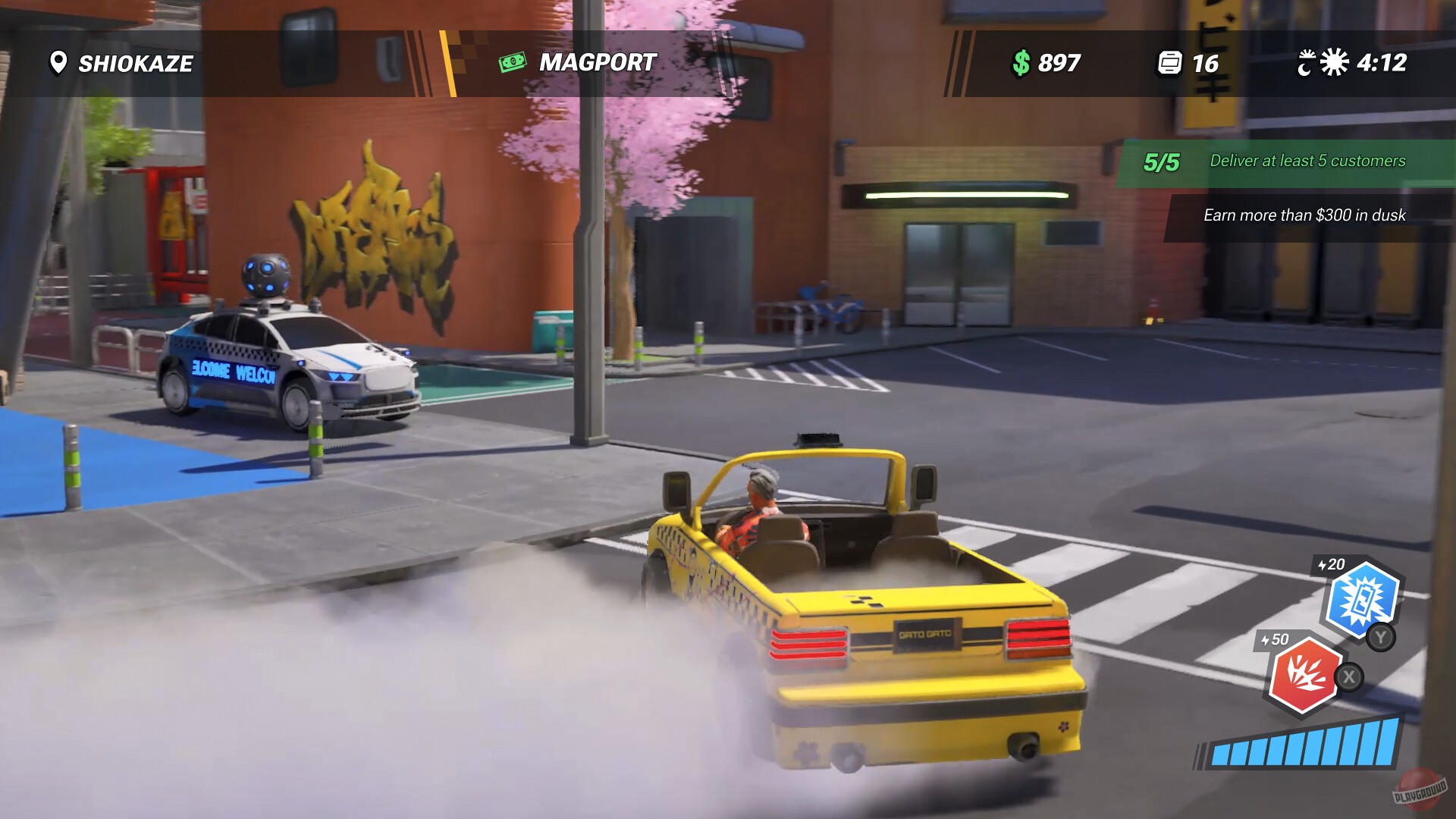The image size is (1456, 819).
Task: Click the 4:12 game clock
Action: click(1382, 64)
